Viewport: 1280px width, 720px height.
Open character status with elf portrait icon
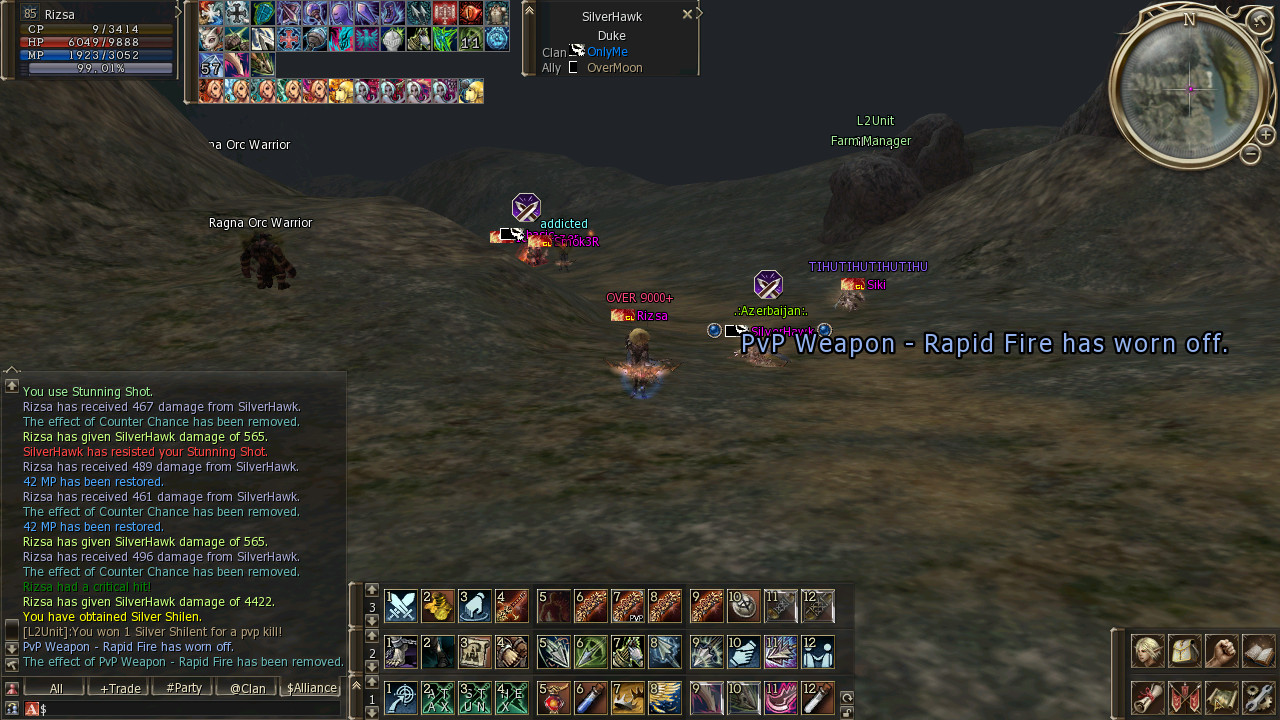coord(1147,651)
